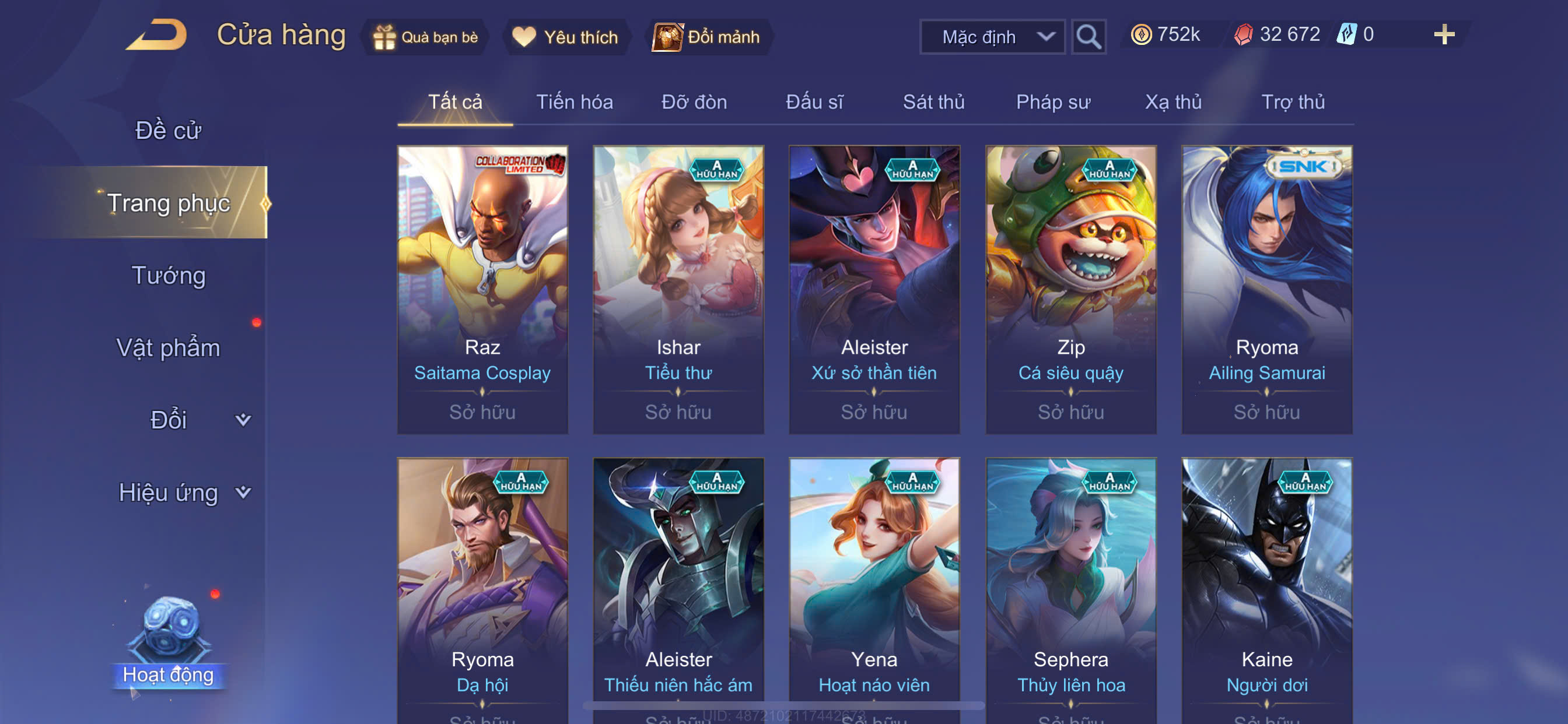Image resolution: width=1568 pixels, height=724 pixels.
Task: Expand the Mặc định sort dropdown
Action: [x=992, y=37]
